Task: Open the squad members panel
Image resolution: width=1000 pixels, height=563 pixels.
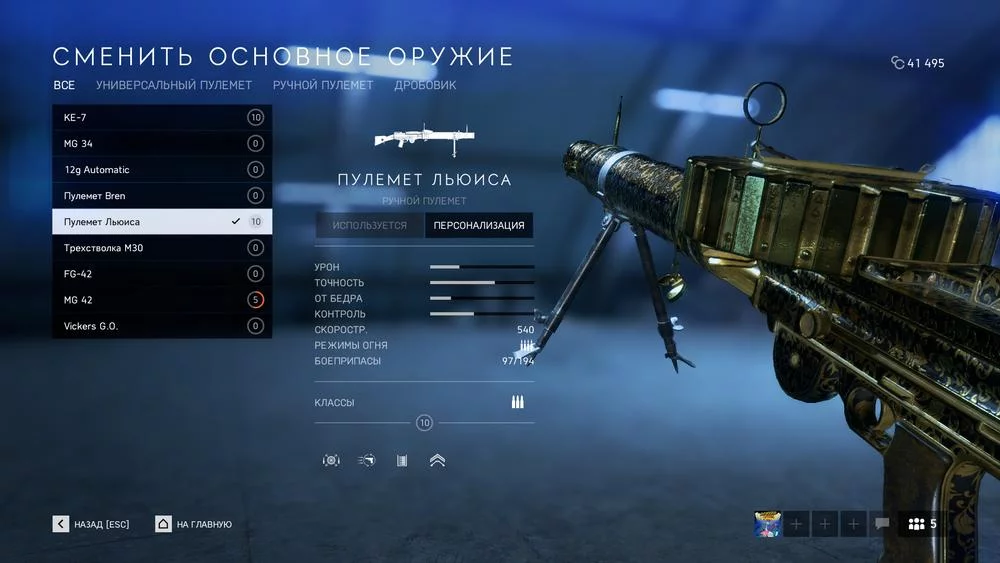Action: (x=922, y=524)
